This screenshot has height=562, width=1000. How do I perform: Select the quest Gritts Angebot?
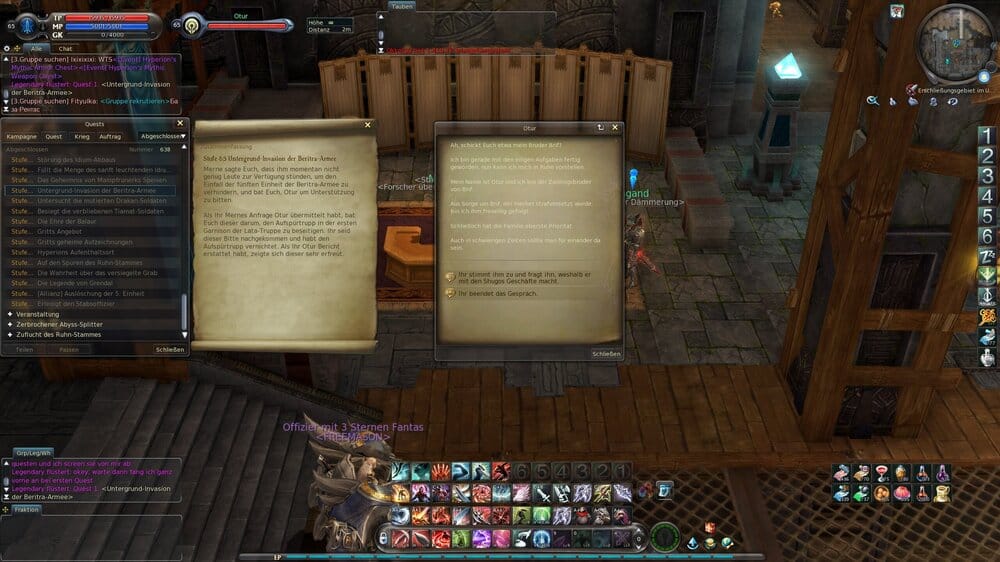pyautogui.click(x=59, y=231)
